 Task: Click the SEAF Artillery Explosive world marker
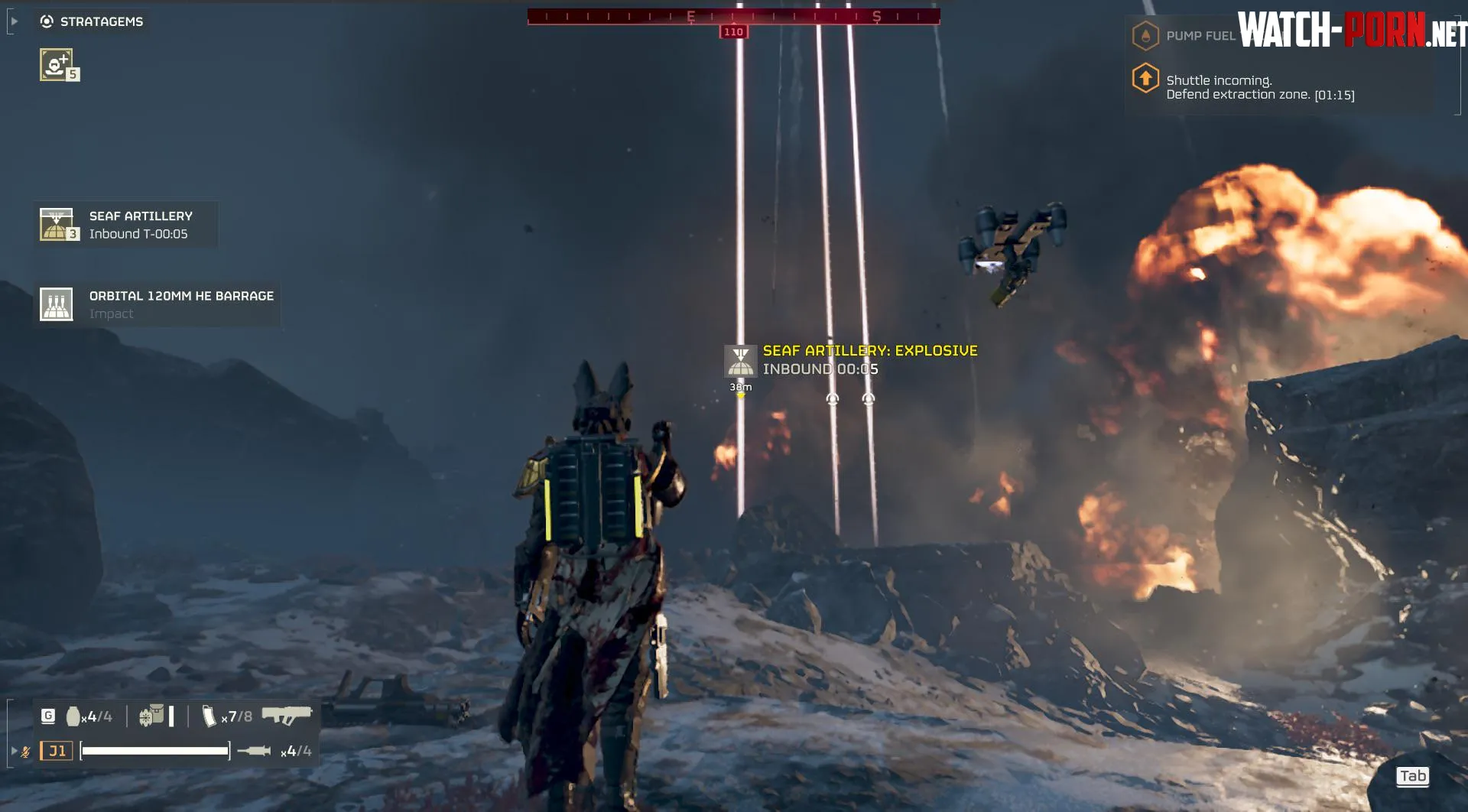tap(740, 361)
